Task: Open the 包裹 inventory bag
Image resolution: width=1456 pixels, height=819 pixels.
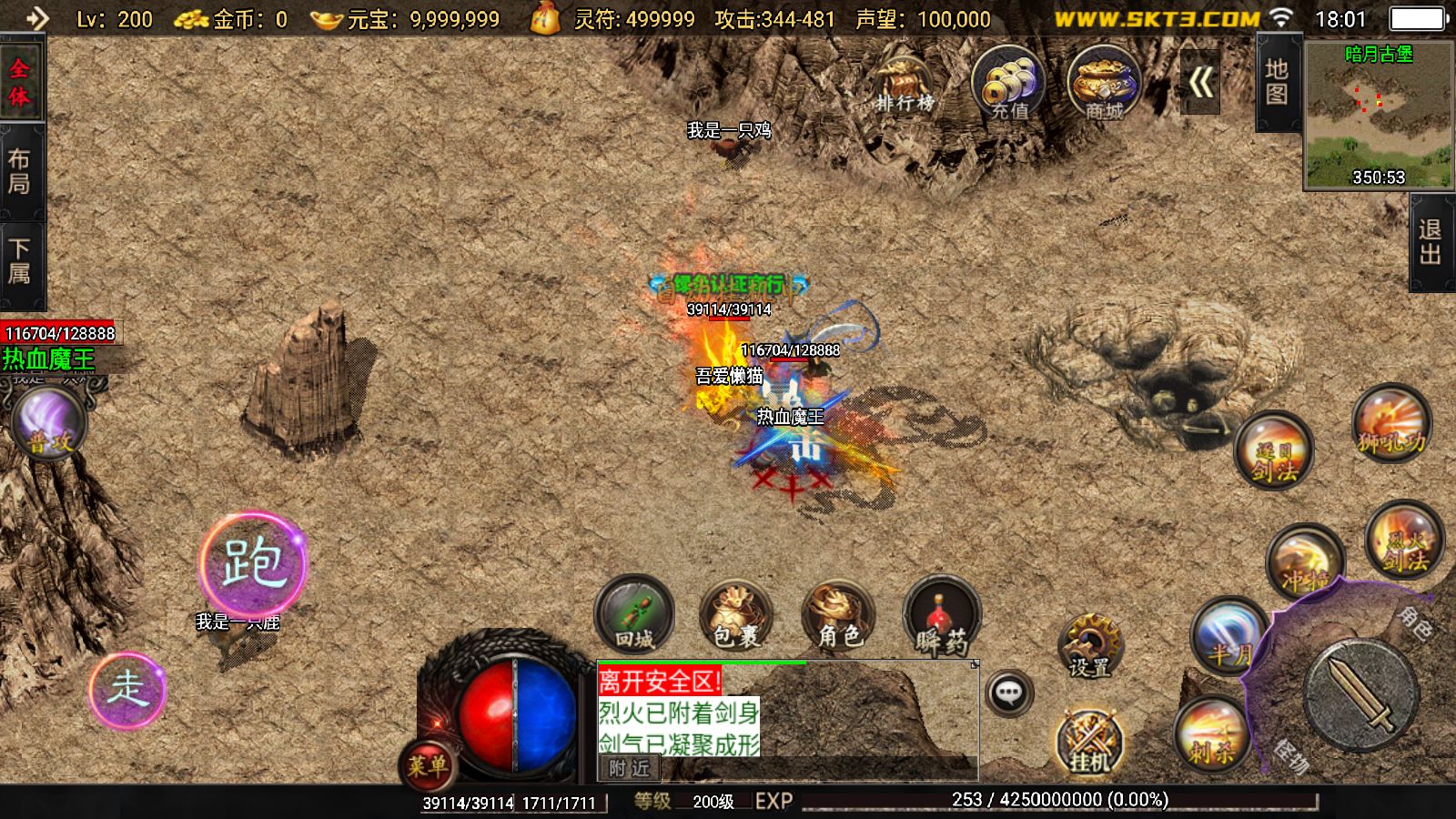Action: (736, 615)
